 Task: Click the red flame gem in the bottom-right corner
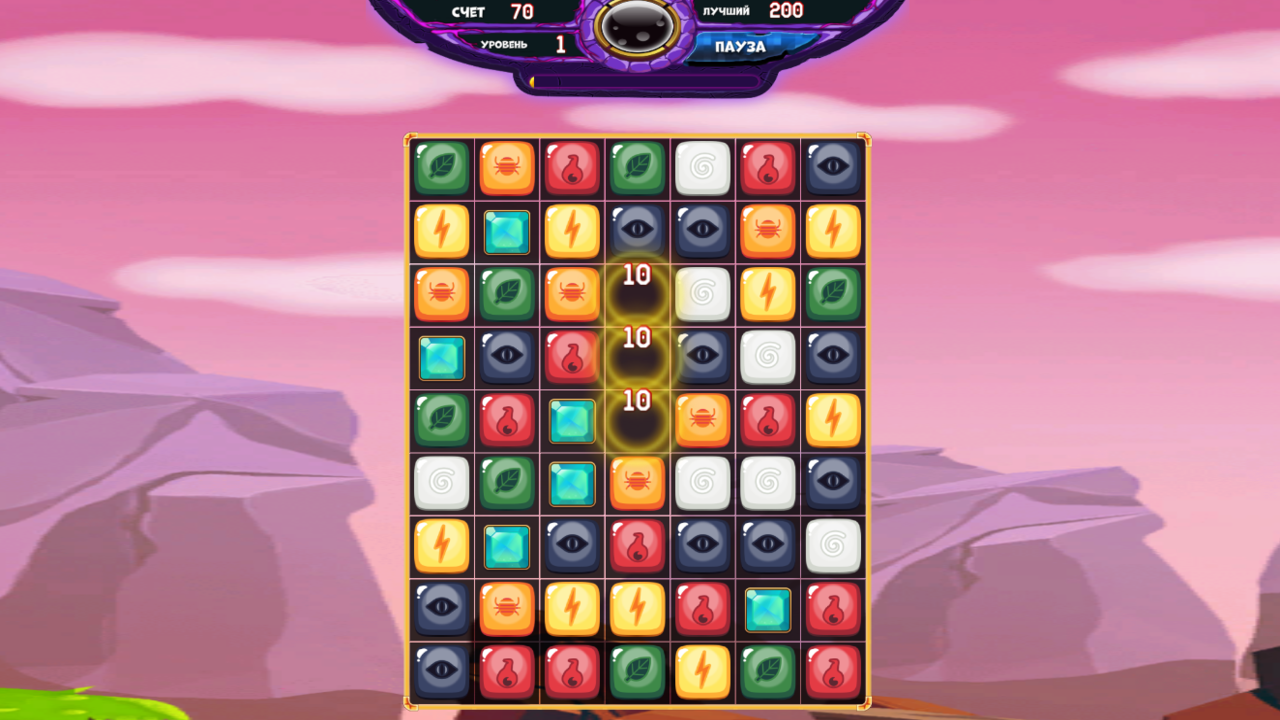833,673
